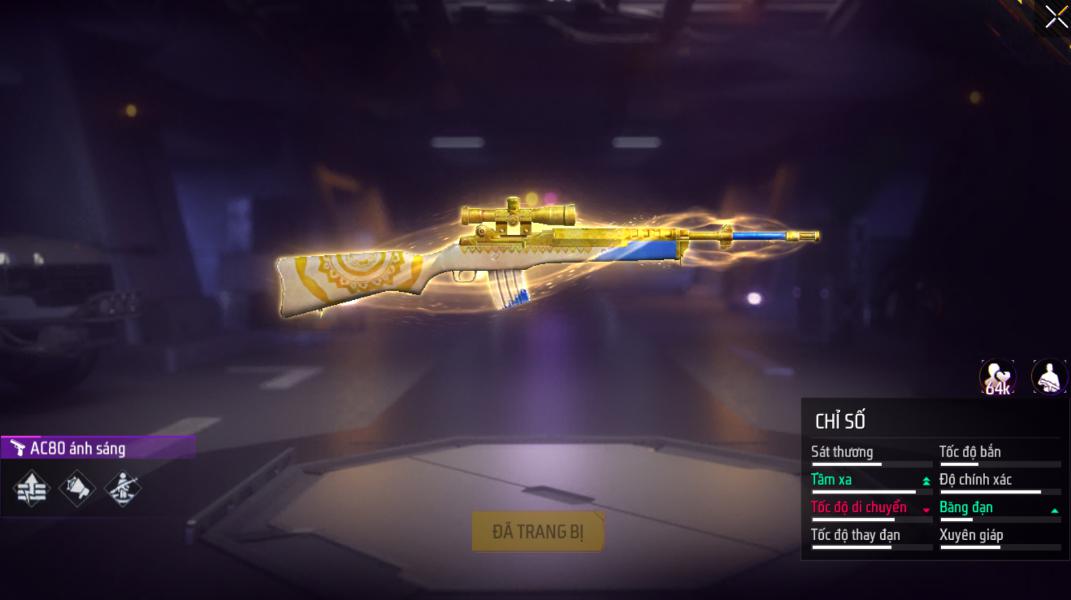Viewport: 1071px width, 600px height.
Task: Tap the 64k likes heart icon
Action: (x=997, y=377)
